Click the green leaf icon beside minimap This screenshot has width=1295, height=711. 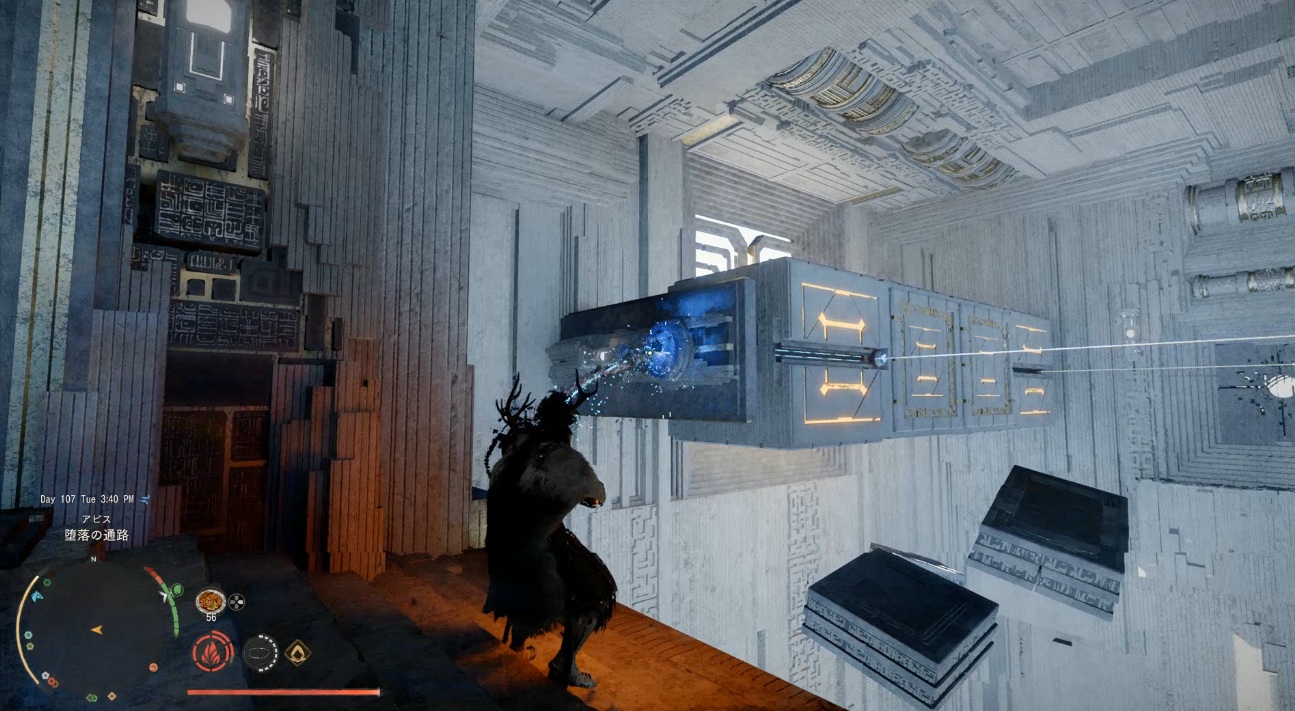click(178, 589)
